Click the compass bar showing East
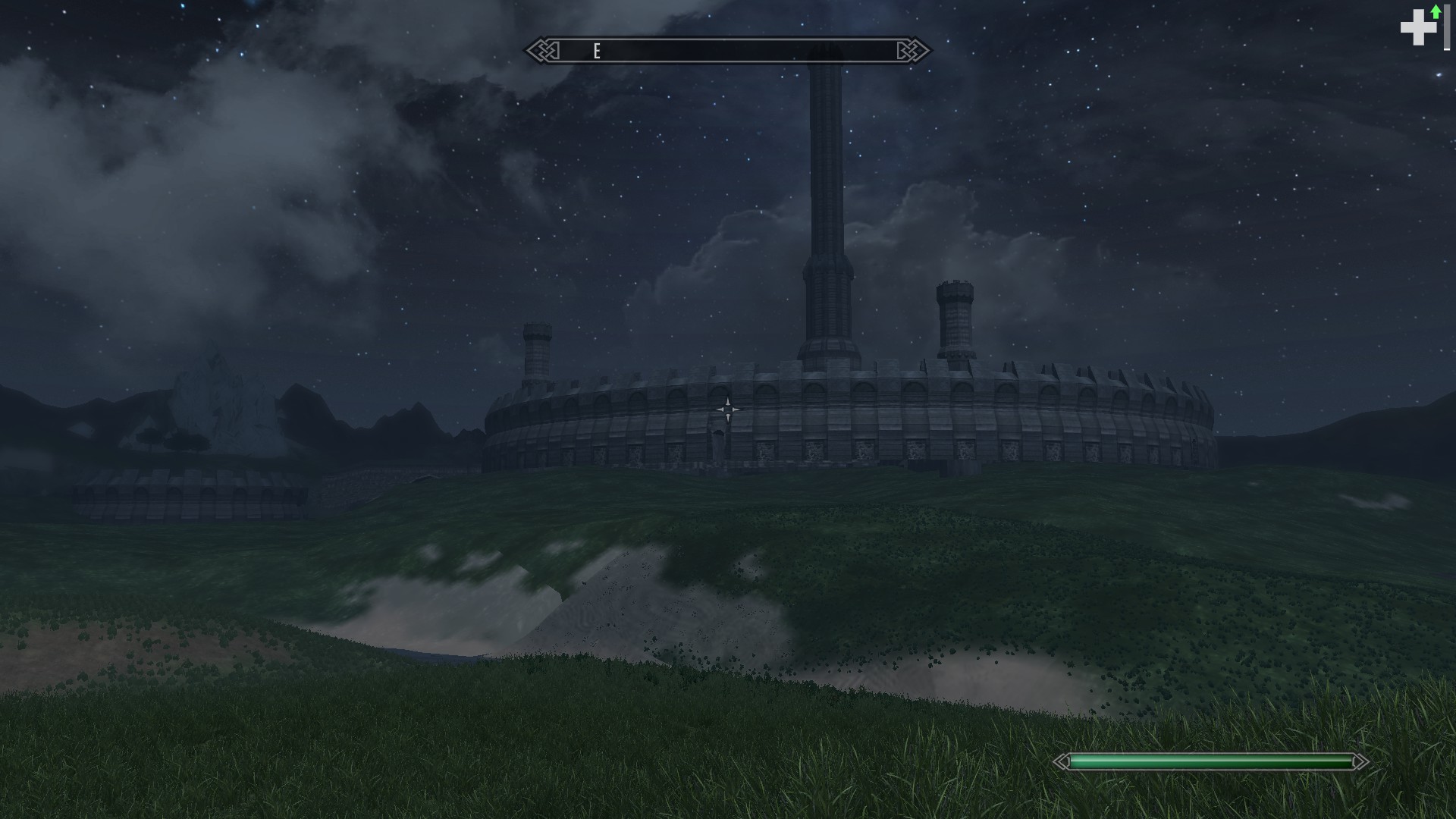 click(728, 51)
